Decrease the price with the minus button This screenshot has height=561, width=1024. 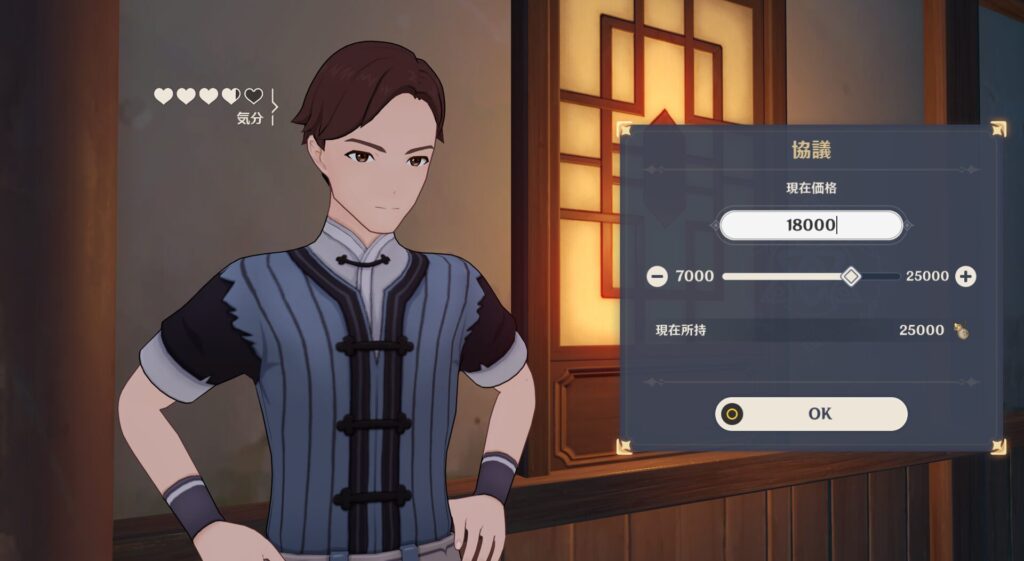(657, 276)
